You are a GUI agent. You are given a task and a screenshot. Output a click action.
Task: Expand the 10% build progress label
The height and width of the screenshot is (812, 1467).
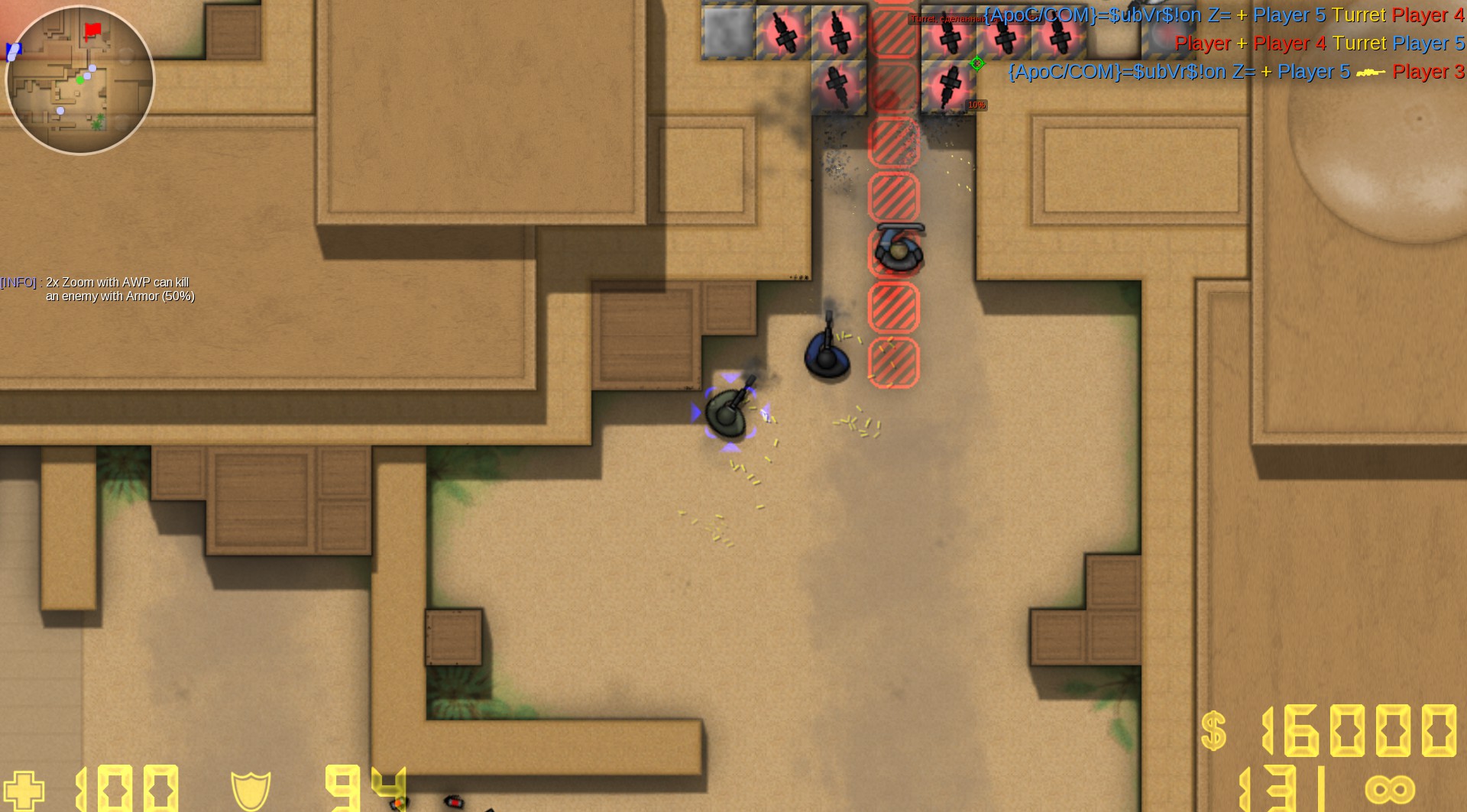(x=976, y=105)
